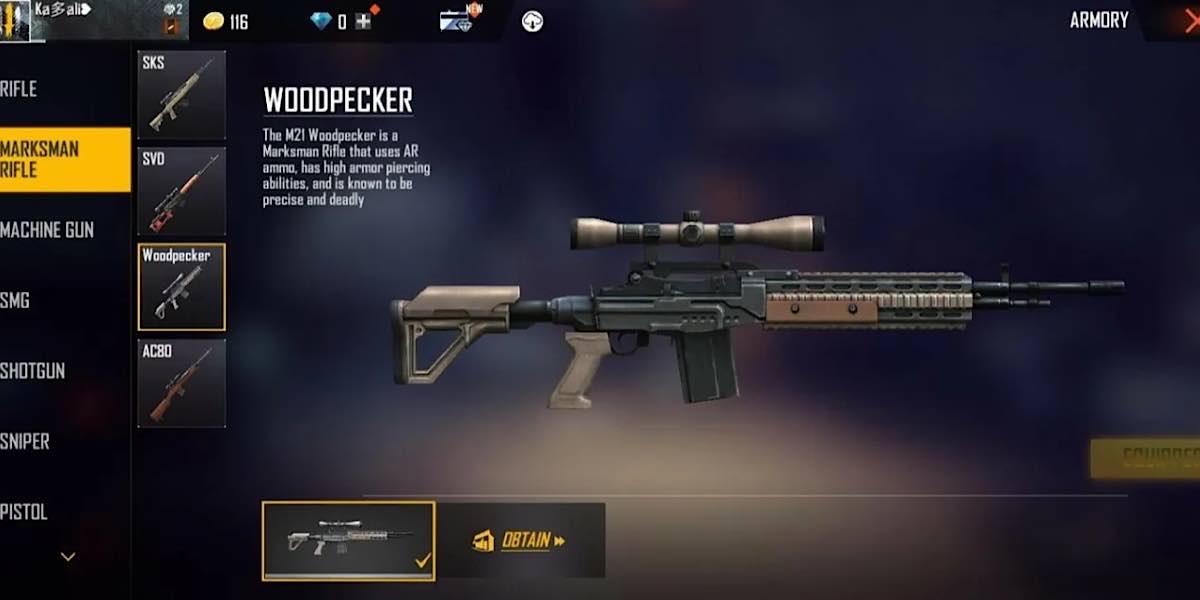Open the new voucher ticket icon
The width and height of the screenshot is (1200, 600).
pos(457,20)
